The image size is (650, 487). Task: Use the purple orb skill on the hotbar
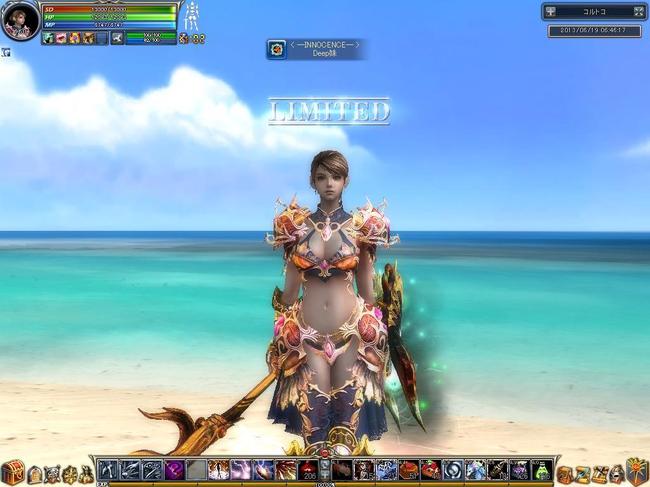pos(174,469)
